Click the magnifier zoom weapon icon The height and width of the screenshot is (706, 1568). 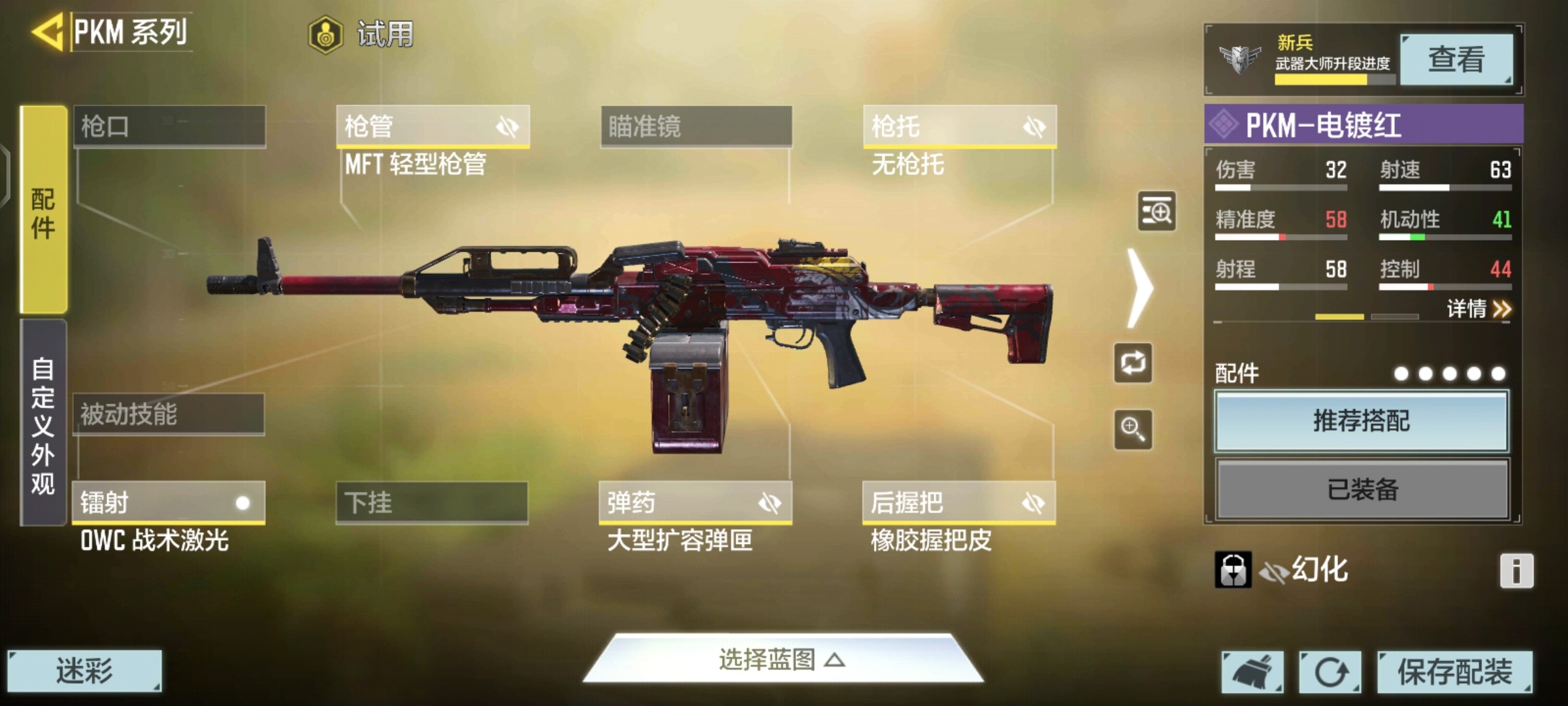1133,429
